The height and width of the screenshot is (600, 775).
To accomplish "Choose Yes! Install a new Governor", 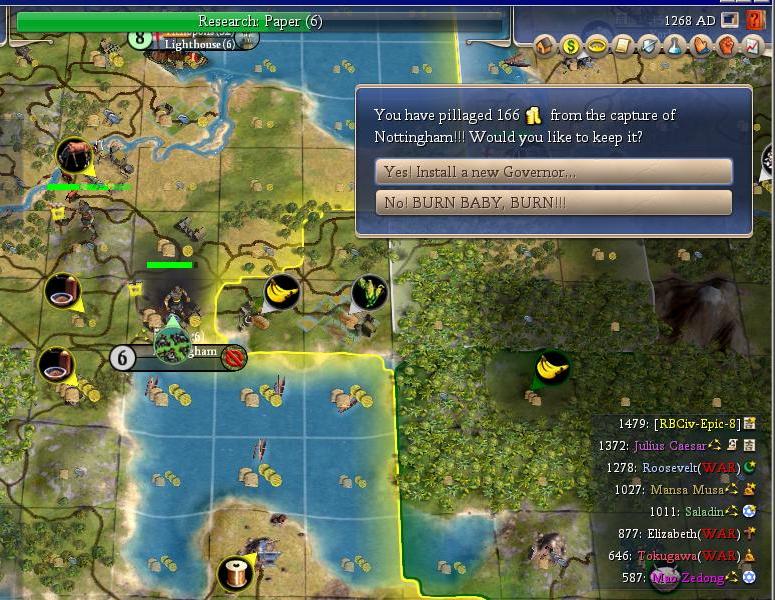I will [553, 172].
